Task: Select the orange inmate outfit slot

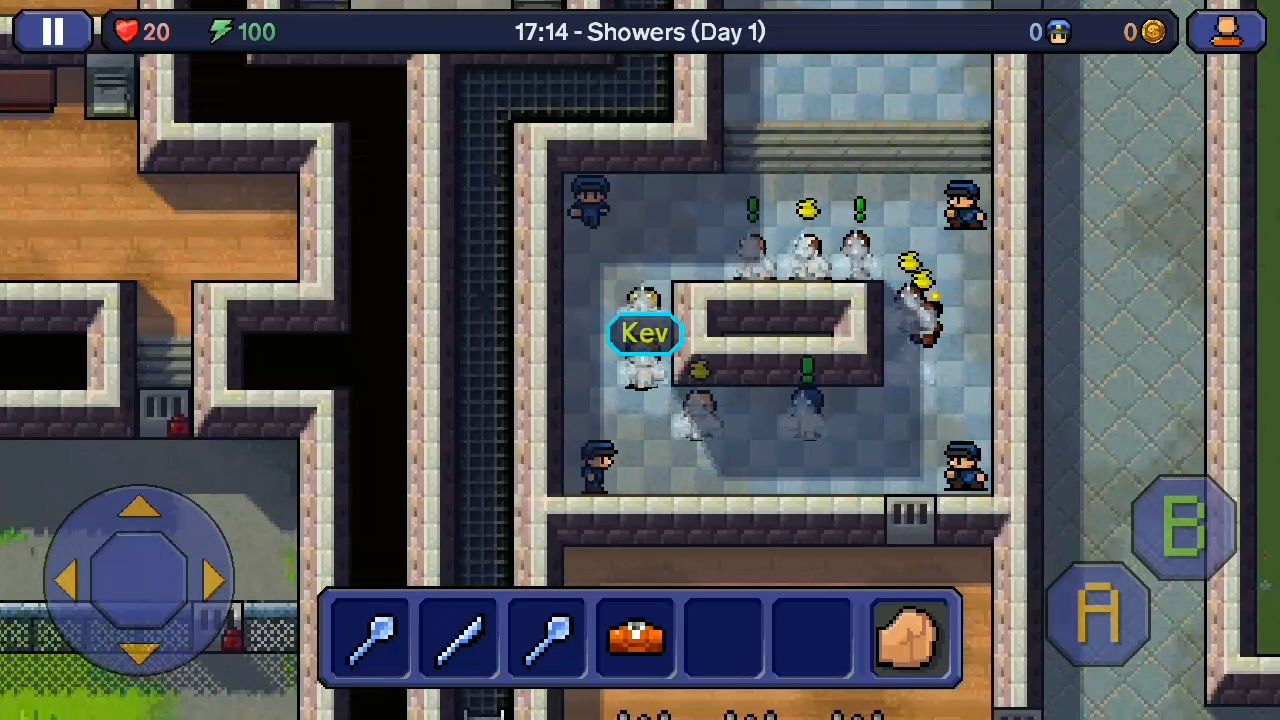Action: click(x=636, y=637)
